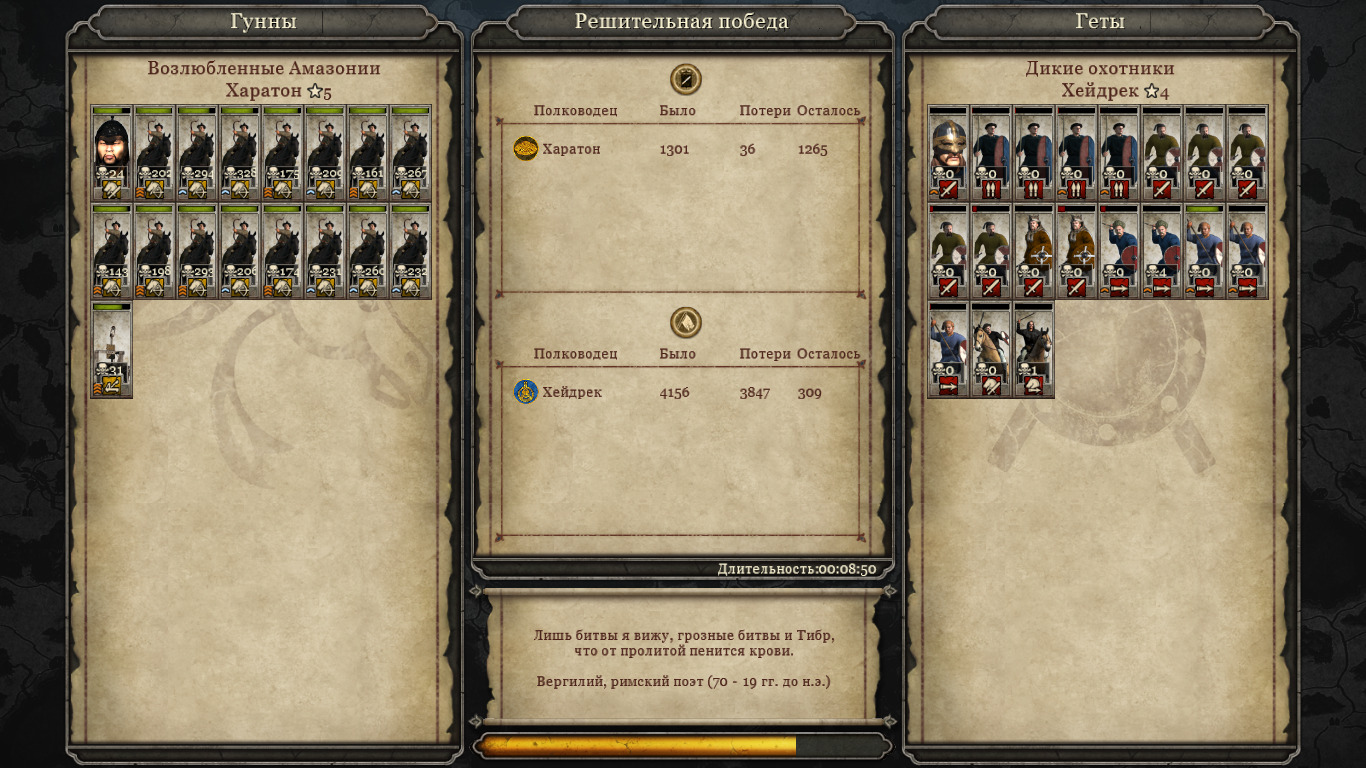Image resolution: width=1366 pixels, height=768 pixels.
Task: Choose the Getae javelin unit with 4 kills
Action: 1162,251
